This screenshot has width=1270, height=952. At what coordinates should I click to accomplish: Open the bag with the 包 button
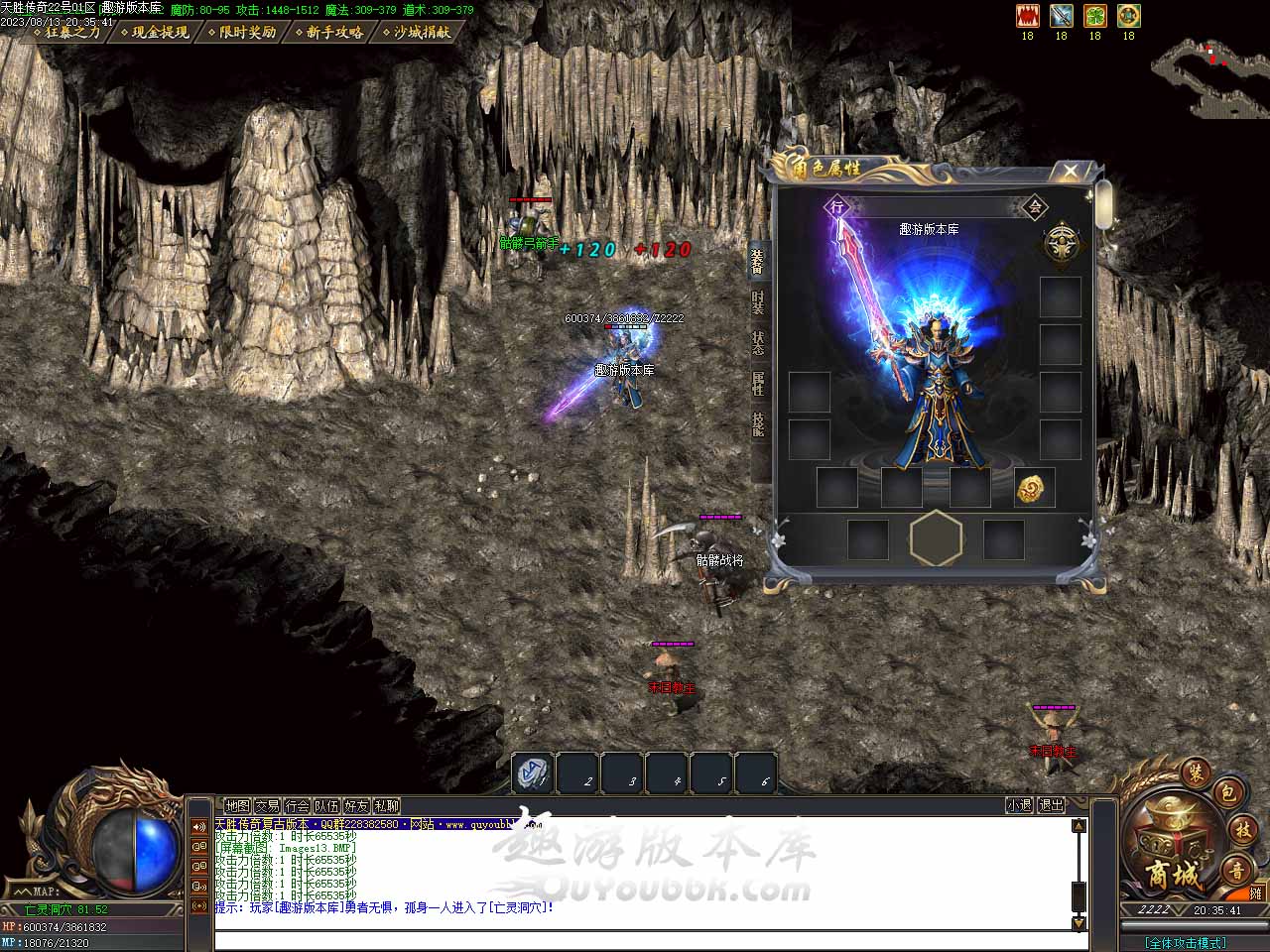click(1226, 792)
